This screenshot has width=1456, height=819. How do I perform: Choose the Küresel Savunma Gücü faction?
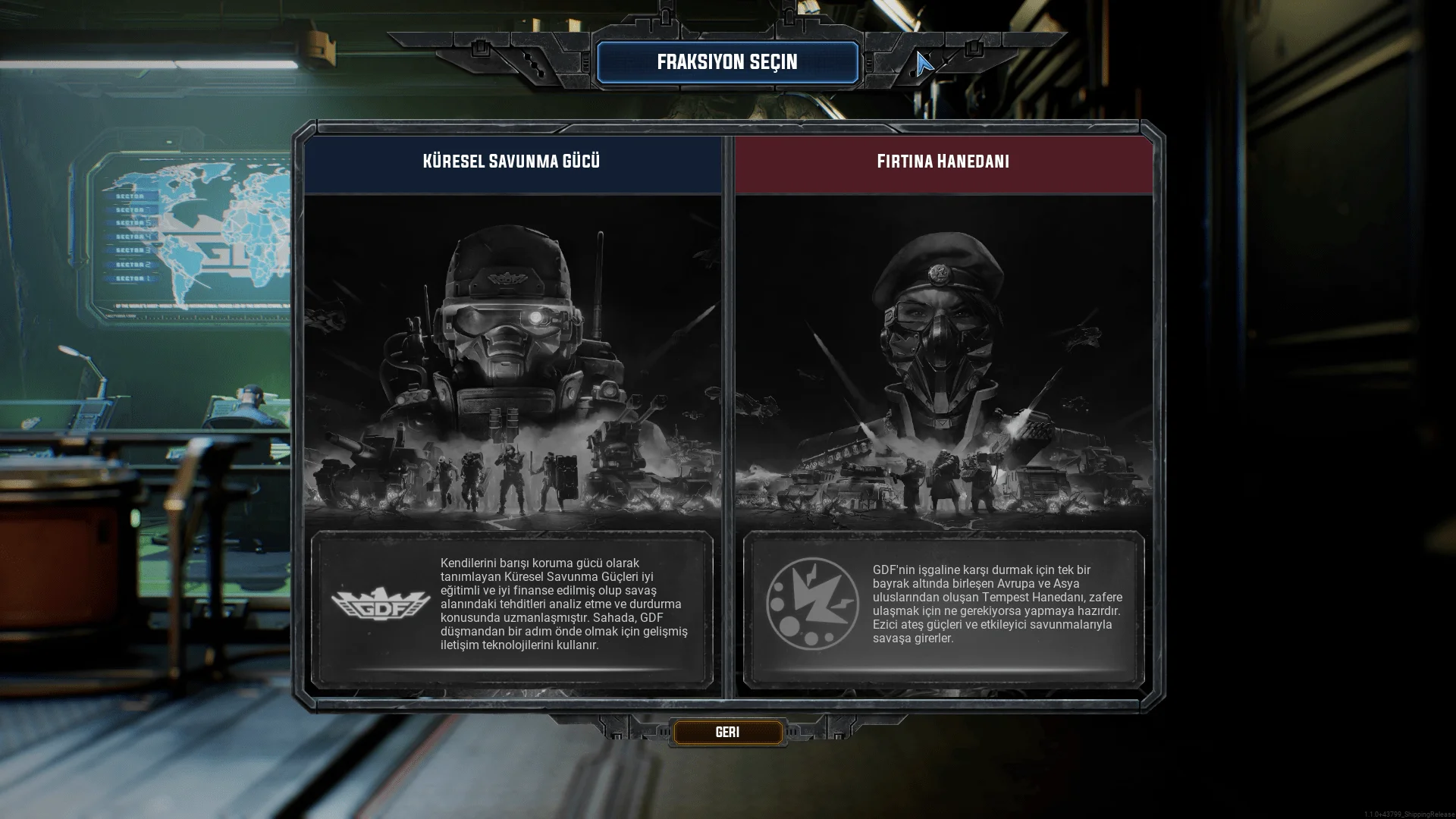[x=512, y=364]
